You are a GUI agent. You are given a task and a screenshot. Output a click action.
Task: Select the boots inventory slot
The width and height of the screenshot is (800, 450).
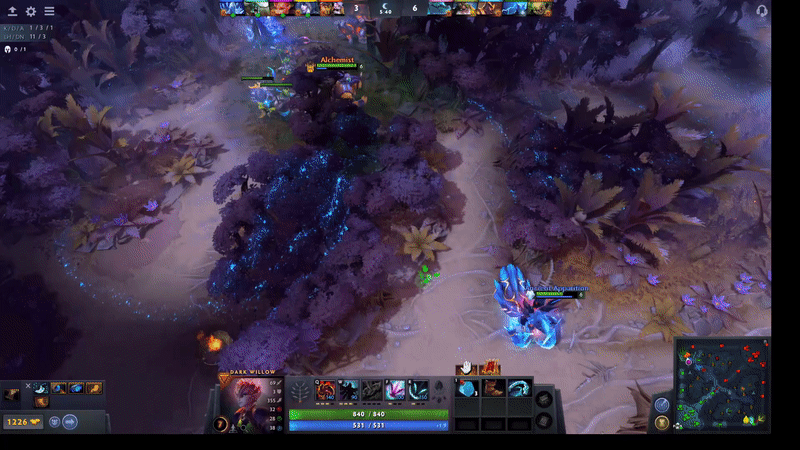click(492, 388)
